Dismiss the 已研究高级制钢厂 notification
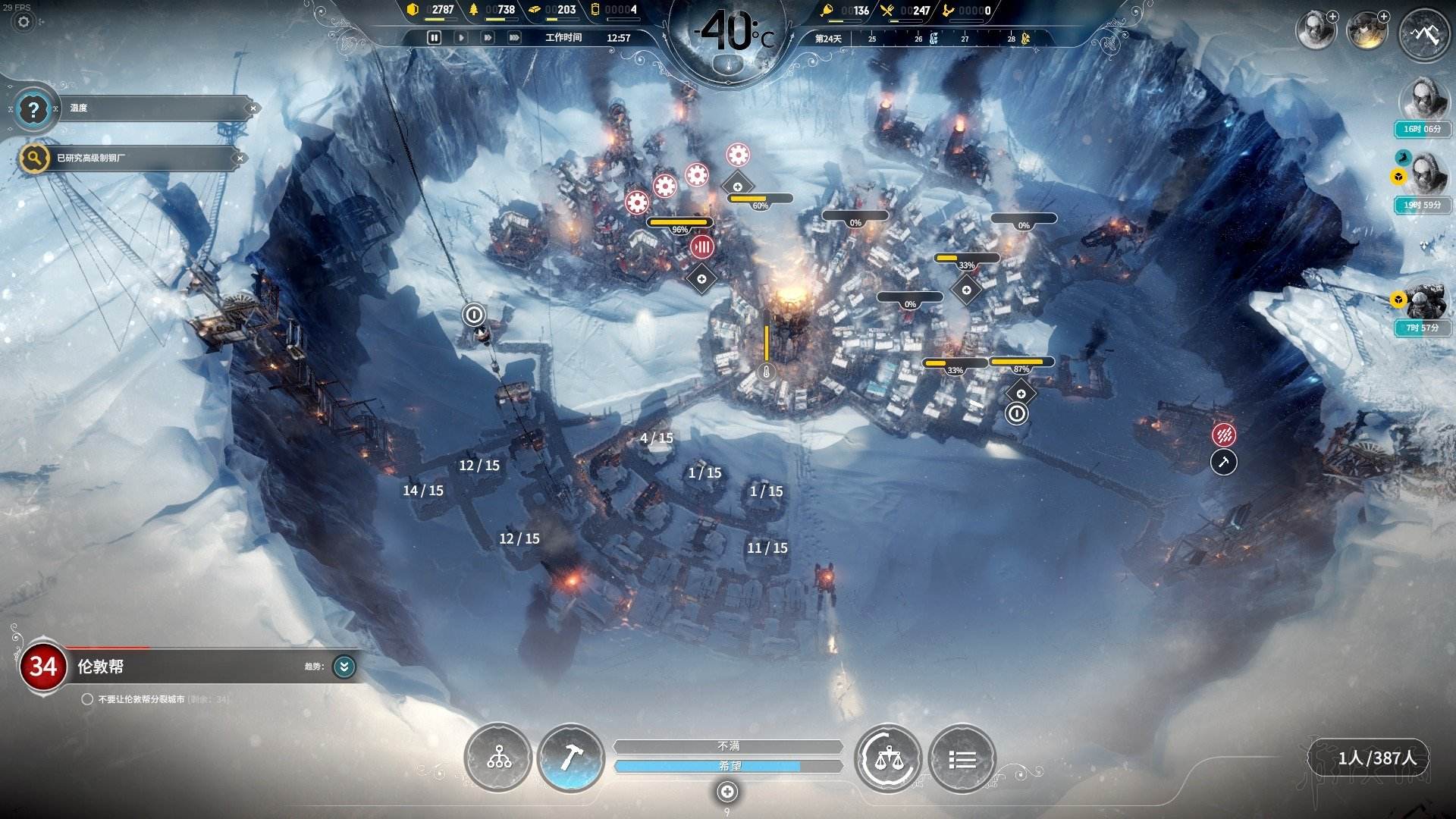1456x819 pixels. pos(240,158)
